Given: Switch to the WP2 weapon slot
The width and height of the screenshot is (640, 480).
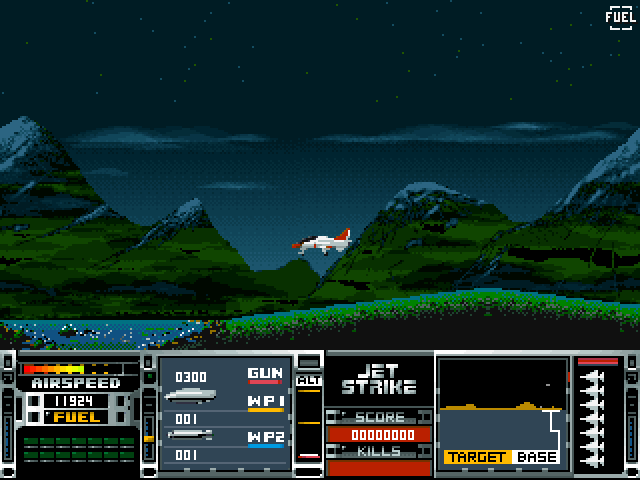Looking at the screenshot, I should point(265,438).
